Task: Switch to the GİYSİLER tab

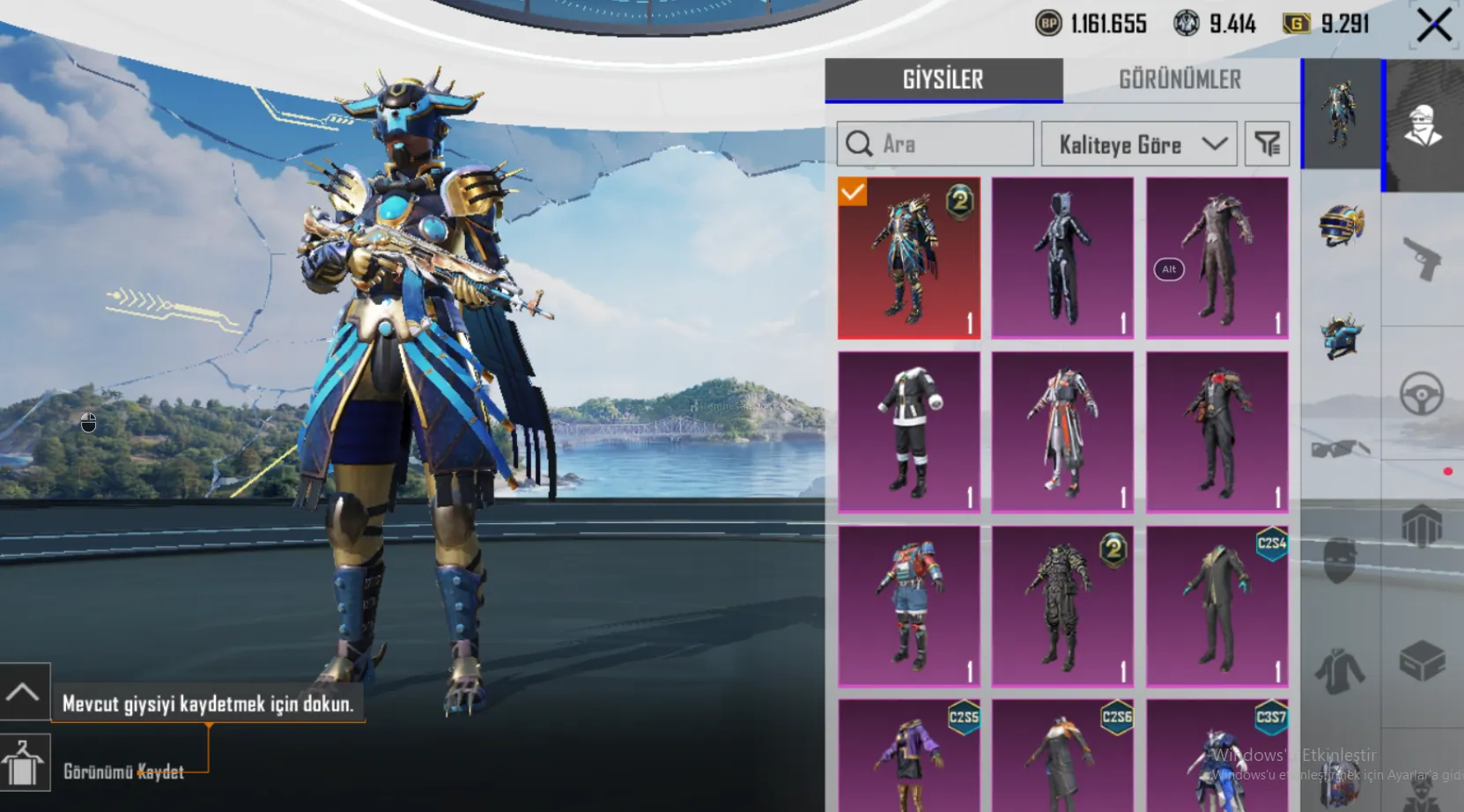Action: coord(943,80)
